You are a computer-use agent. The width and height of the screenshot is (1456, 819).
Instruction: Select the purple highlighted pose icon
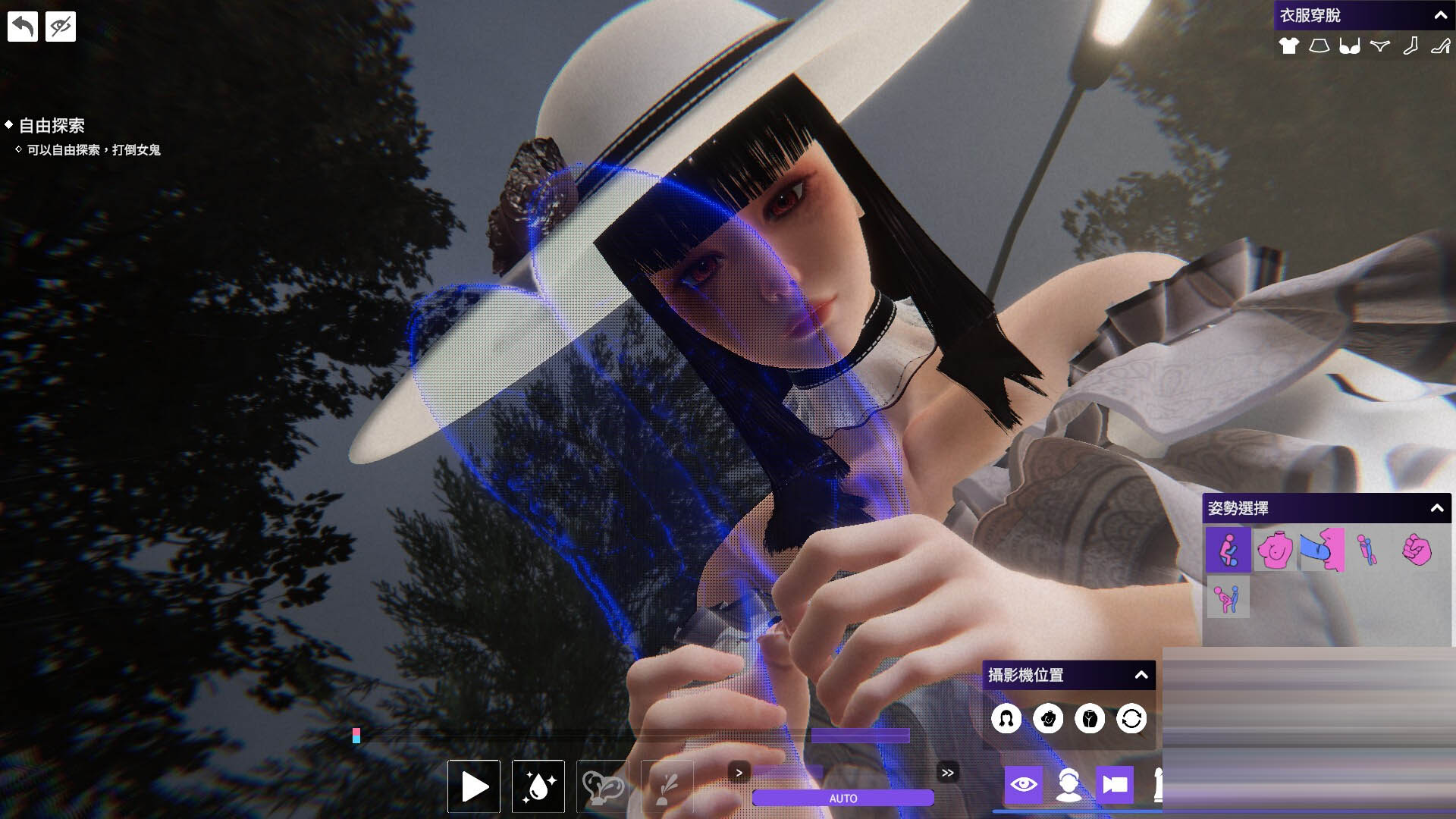(1228, 550)
